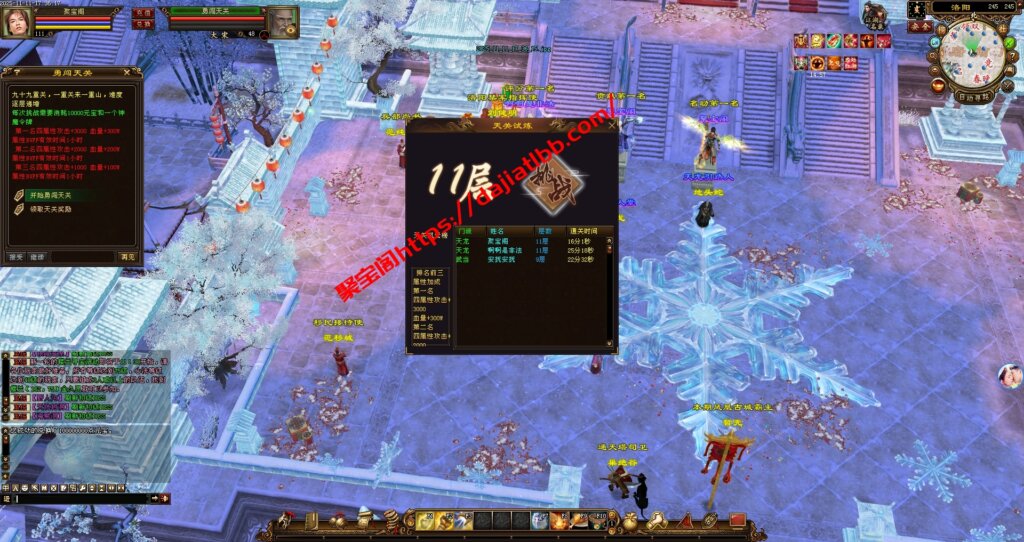Click the 再见 goodbye button

pyautogui.click(x=127, y=257)
